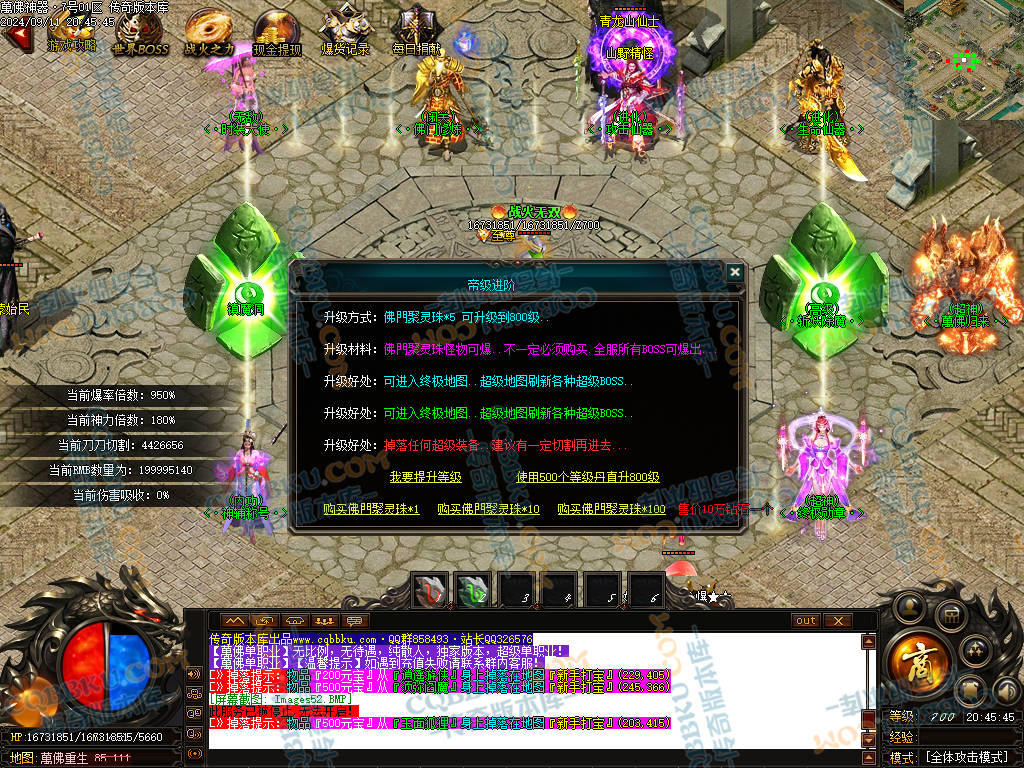The width and height of the screenshot is (1024, 768).
Task: Select the red potion hotbar slot 1
Action: [x=432, y=591]
